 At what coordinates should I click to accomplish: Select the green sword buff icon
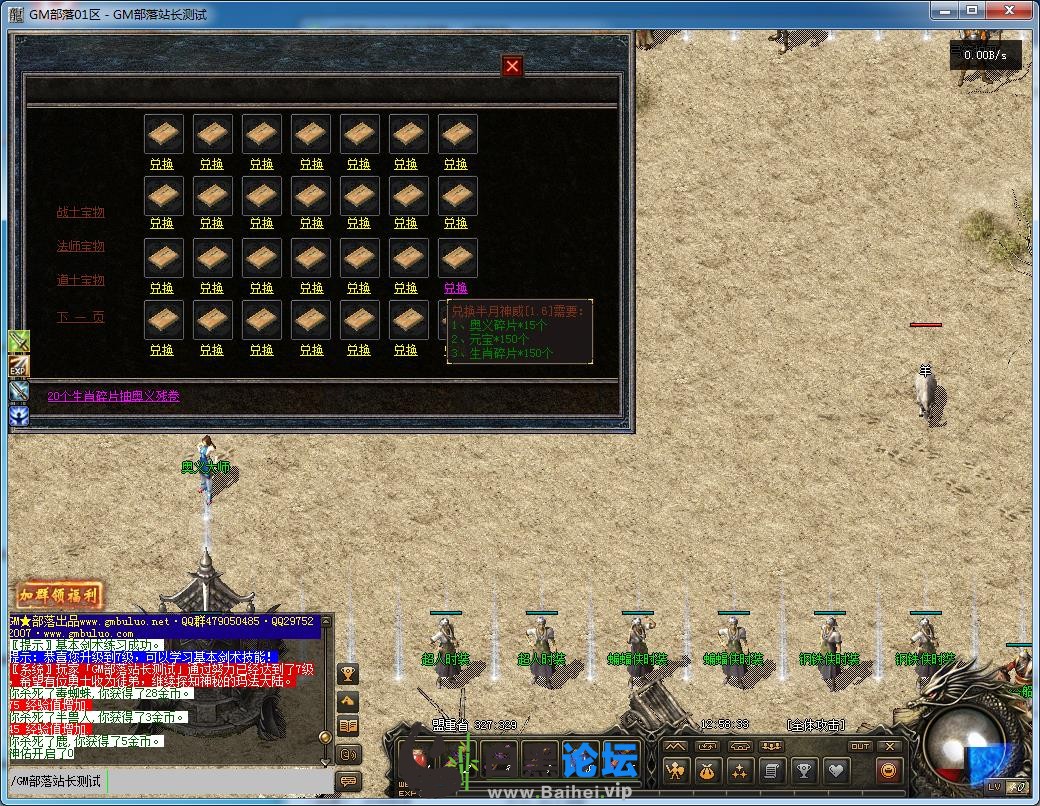(19, 341)
